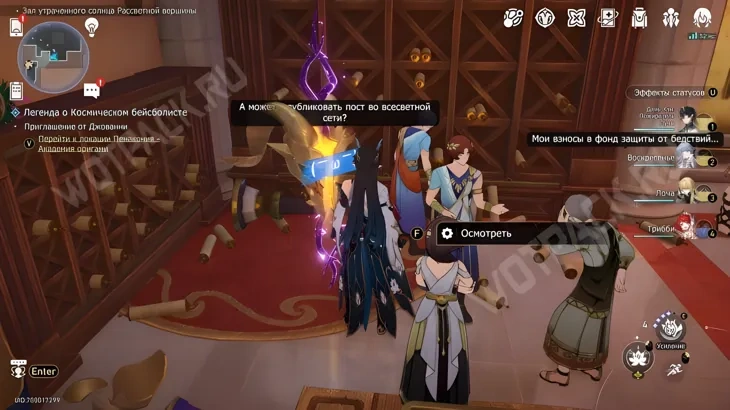
Task: Switch to the first party member, Дань Хэн
Action: pyautogui.click(x=688, y=119)
